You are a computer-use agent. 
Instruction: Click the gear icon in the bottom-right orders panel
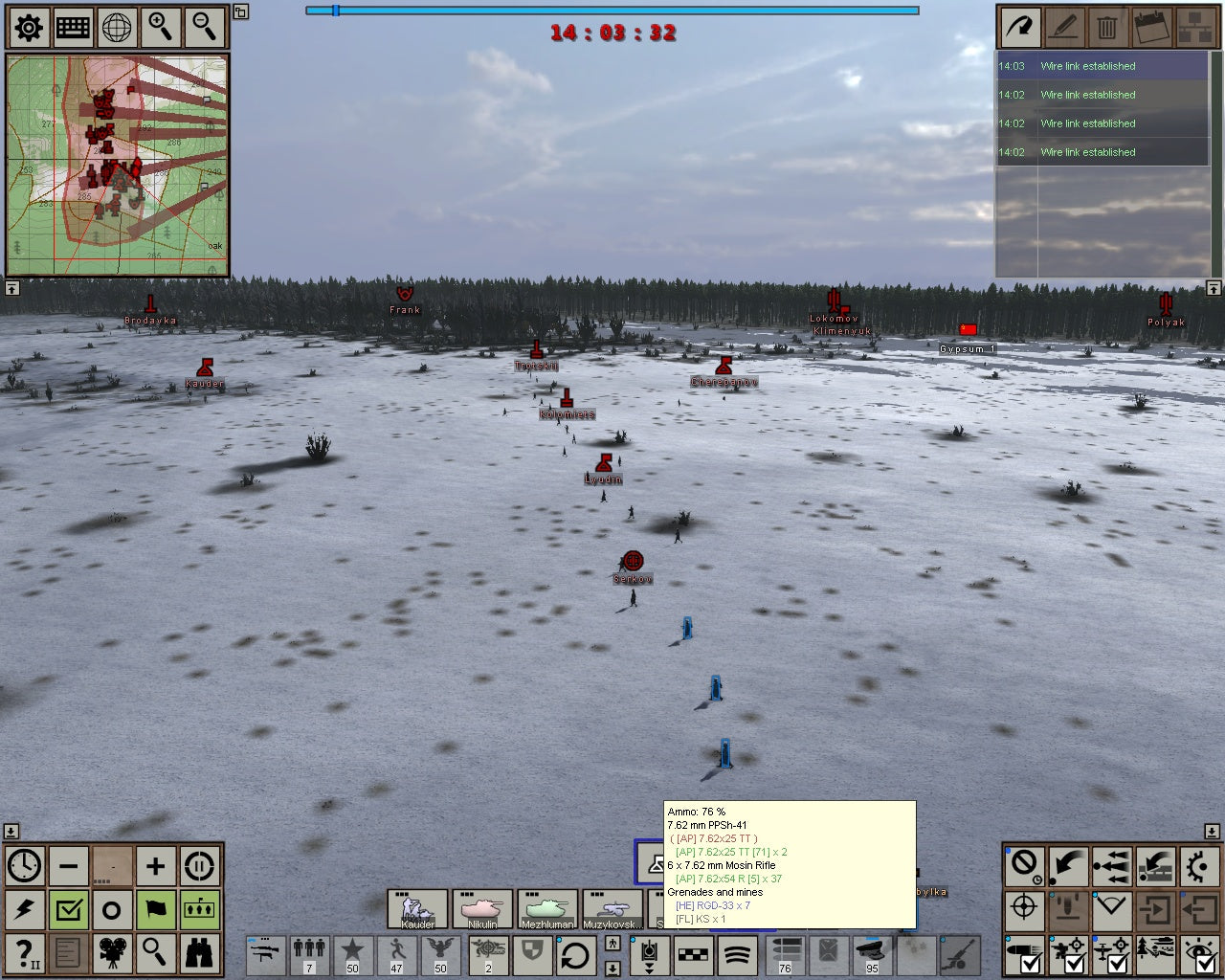[1199, 867]
